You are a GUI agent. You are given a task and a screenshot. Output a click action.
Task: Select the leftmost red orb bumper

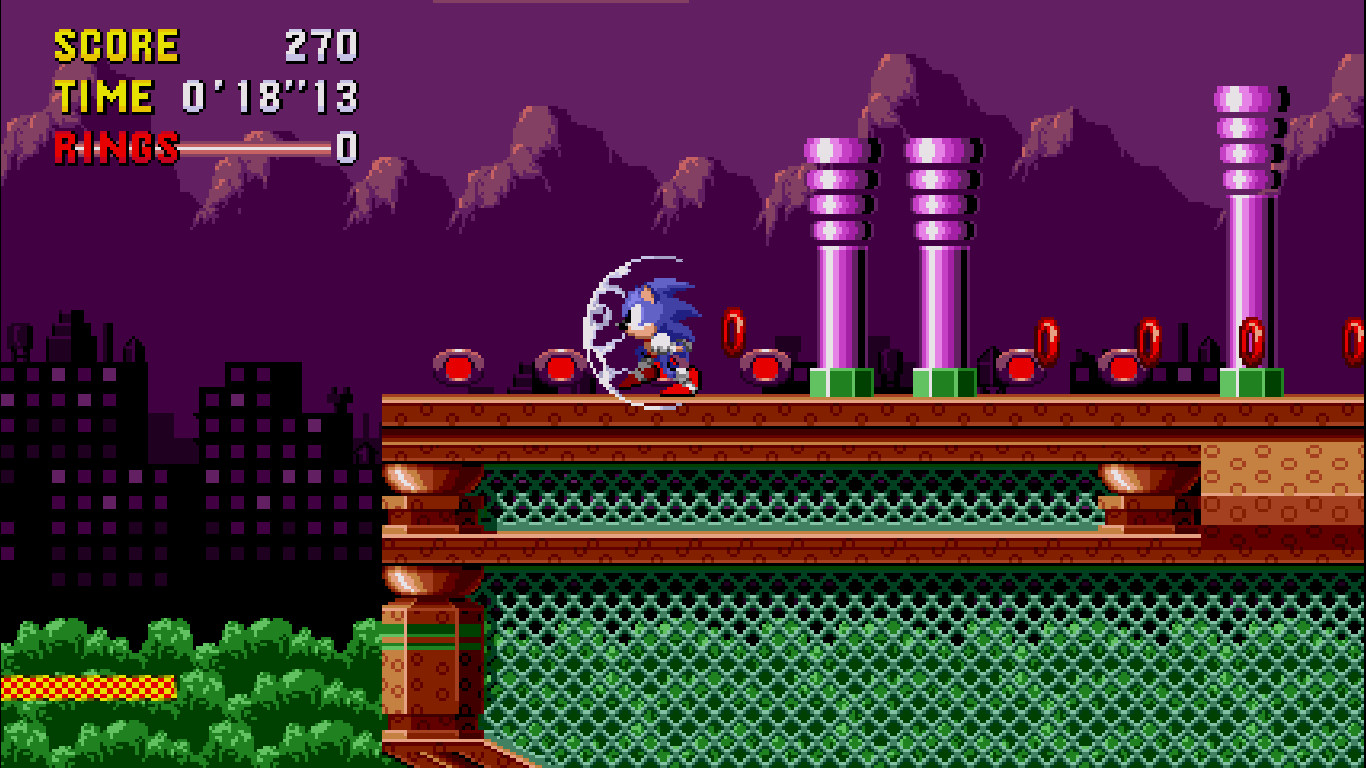click(459, 369)
